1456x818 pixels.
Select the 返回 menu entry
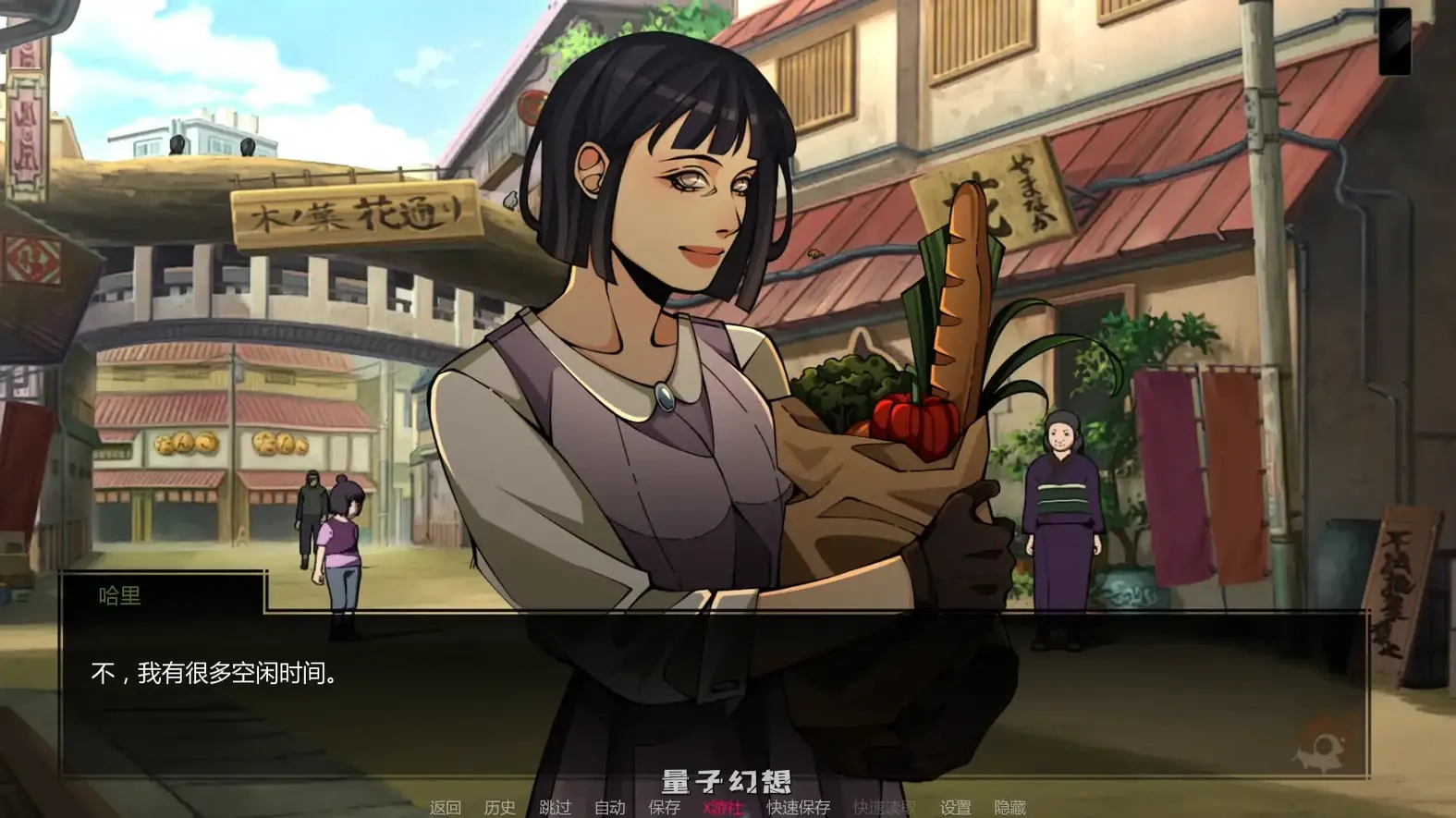click(445, 807)
